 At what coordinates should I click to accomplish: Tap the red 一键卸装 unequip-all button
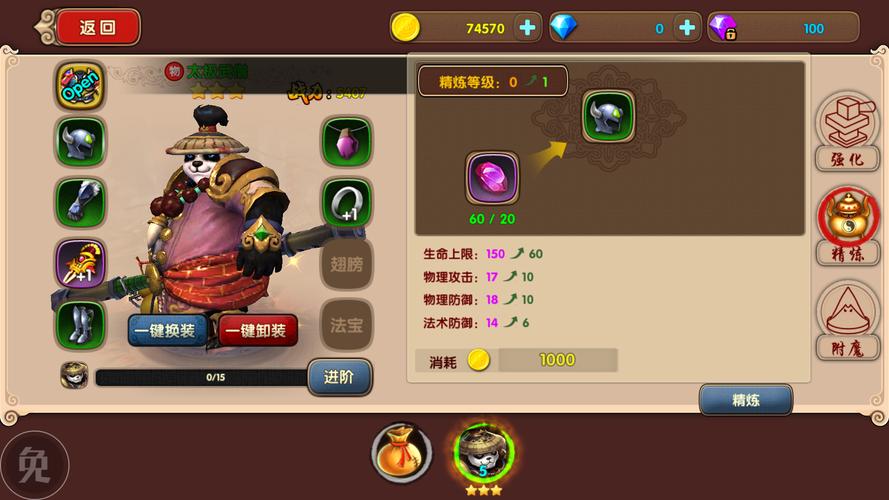click(x=257, y=330)
